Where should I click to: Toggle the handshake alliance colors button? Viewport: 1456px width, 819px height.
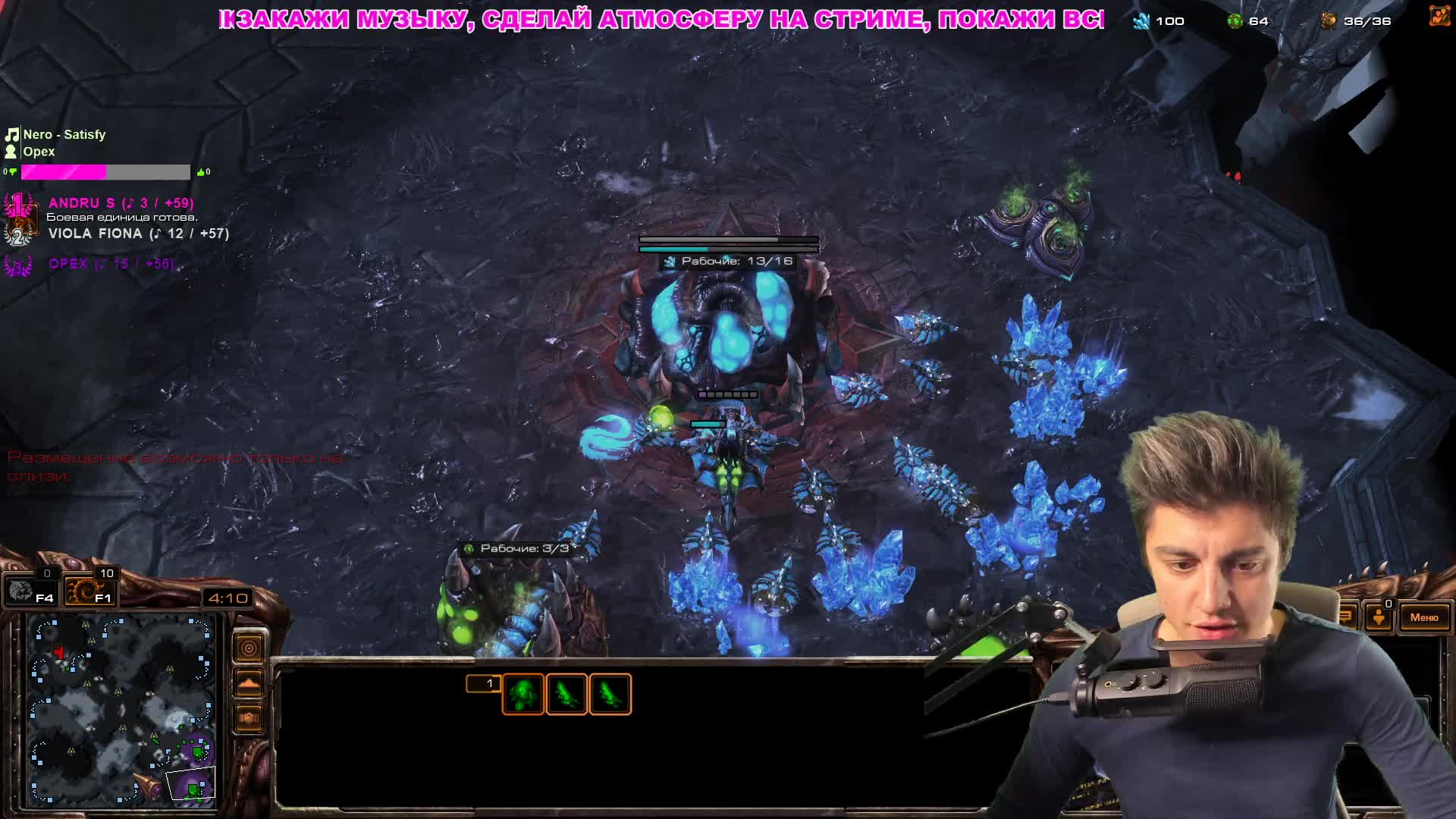pyautogui.click(x=249, y=717)
